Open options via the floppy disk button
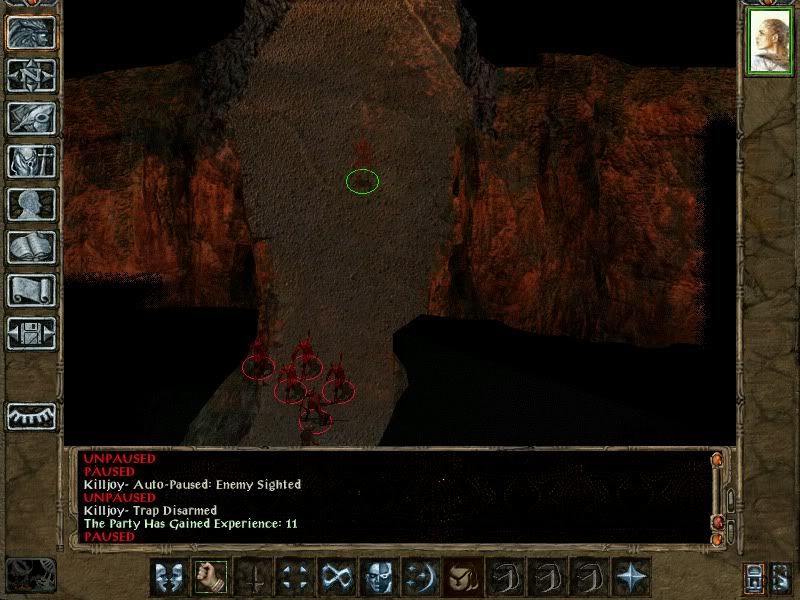Viewport: 800px width, 600px height. point(31,333)
